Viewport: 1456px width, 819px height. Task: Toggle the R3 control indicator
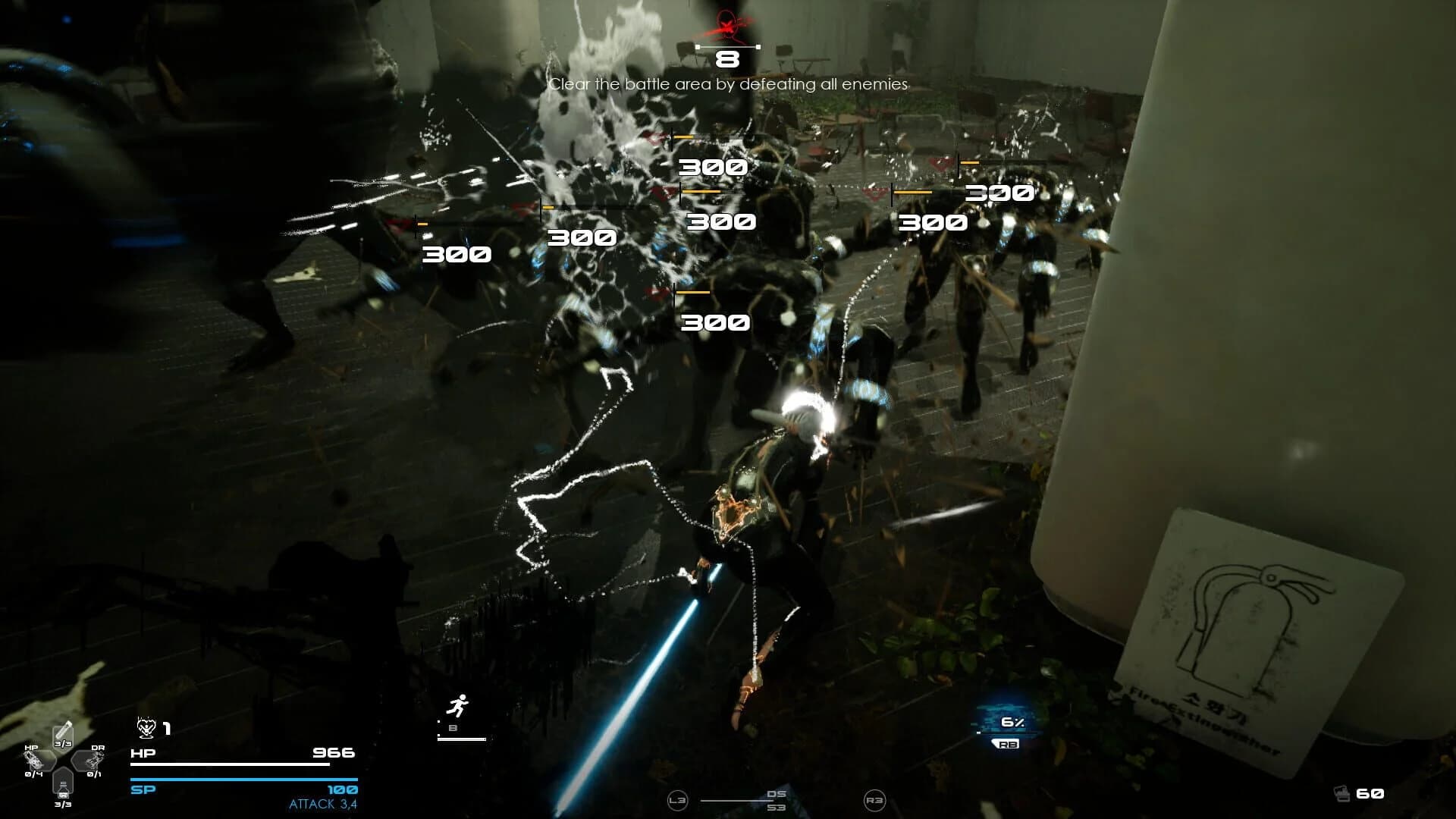coord(875,799)
